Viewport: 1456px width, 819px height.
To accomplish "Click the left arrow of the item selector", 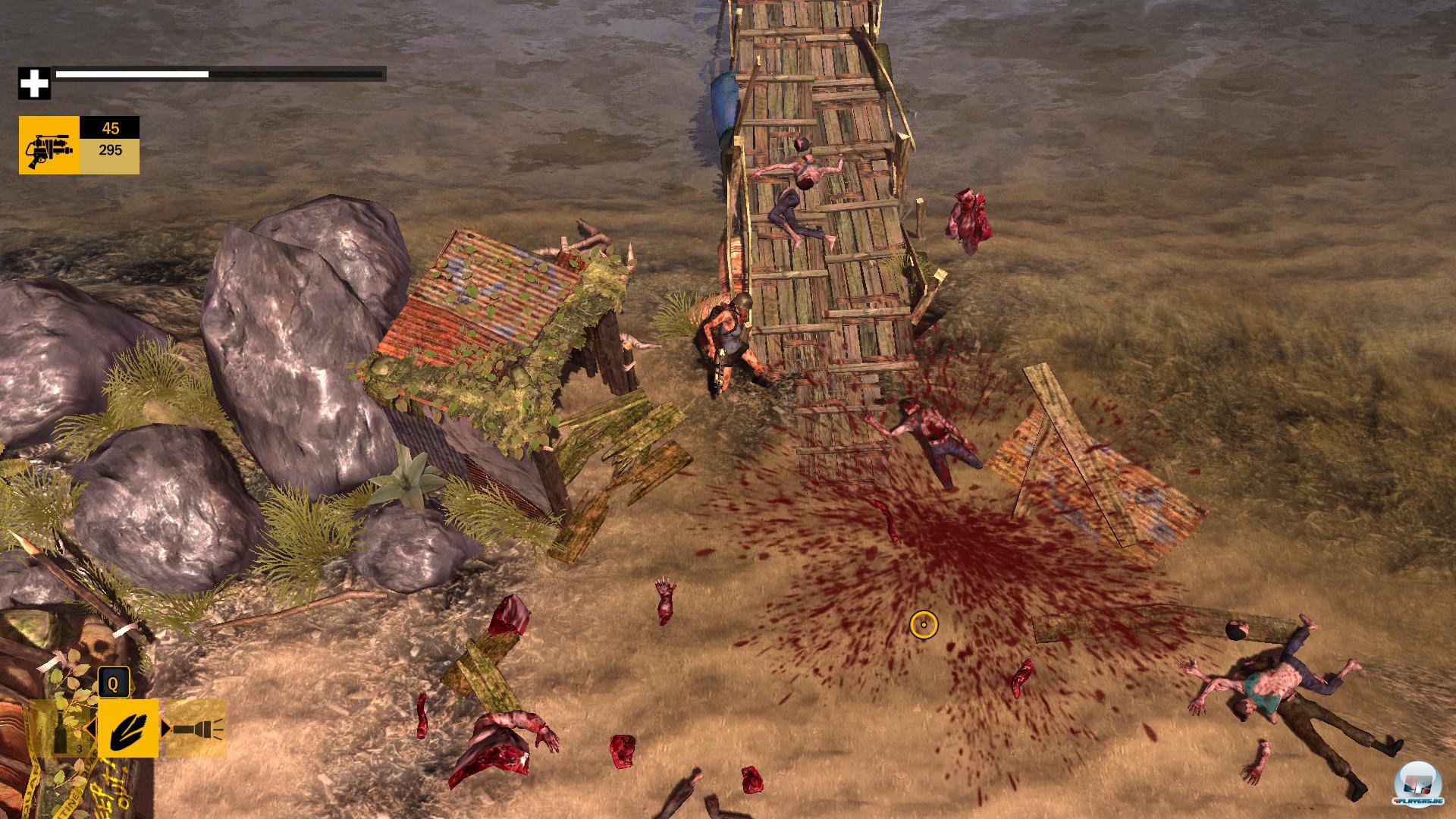I will tap(90, 729).
